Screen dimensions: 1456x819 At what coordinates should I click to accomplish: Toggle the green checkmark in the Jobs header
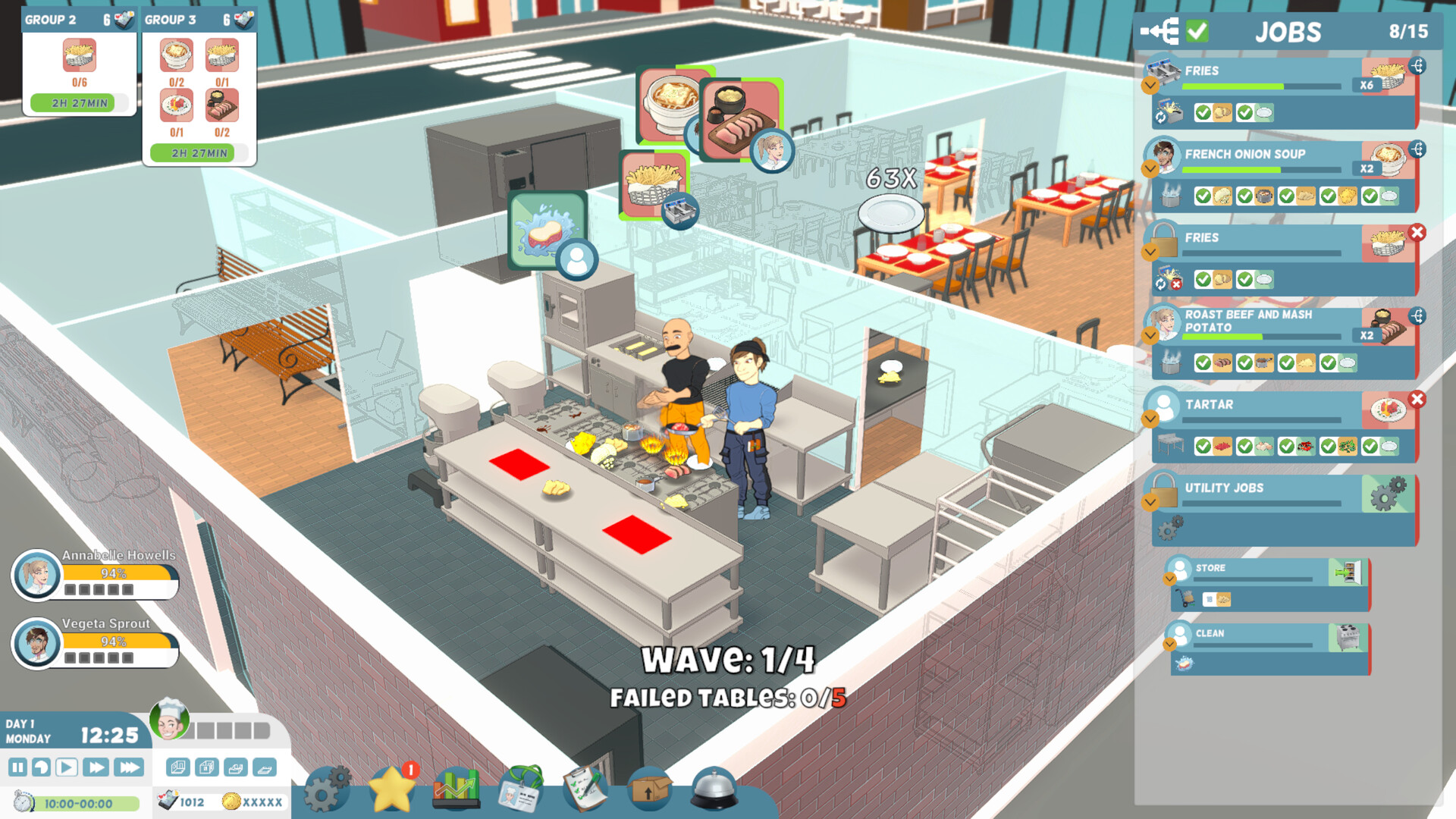point(1197,32)
